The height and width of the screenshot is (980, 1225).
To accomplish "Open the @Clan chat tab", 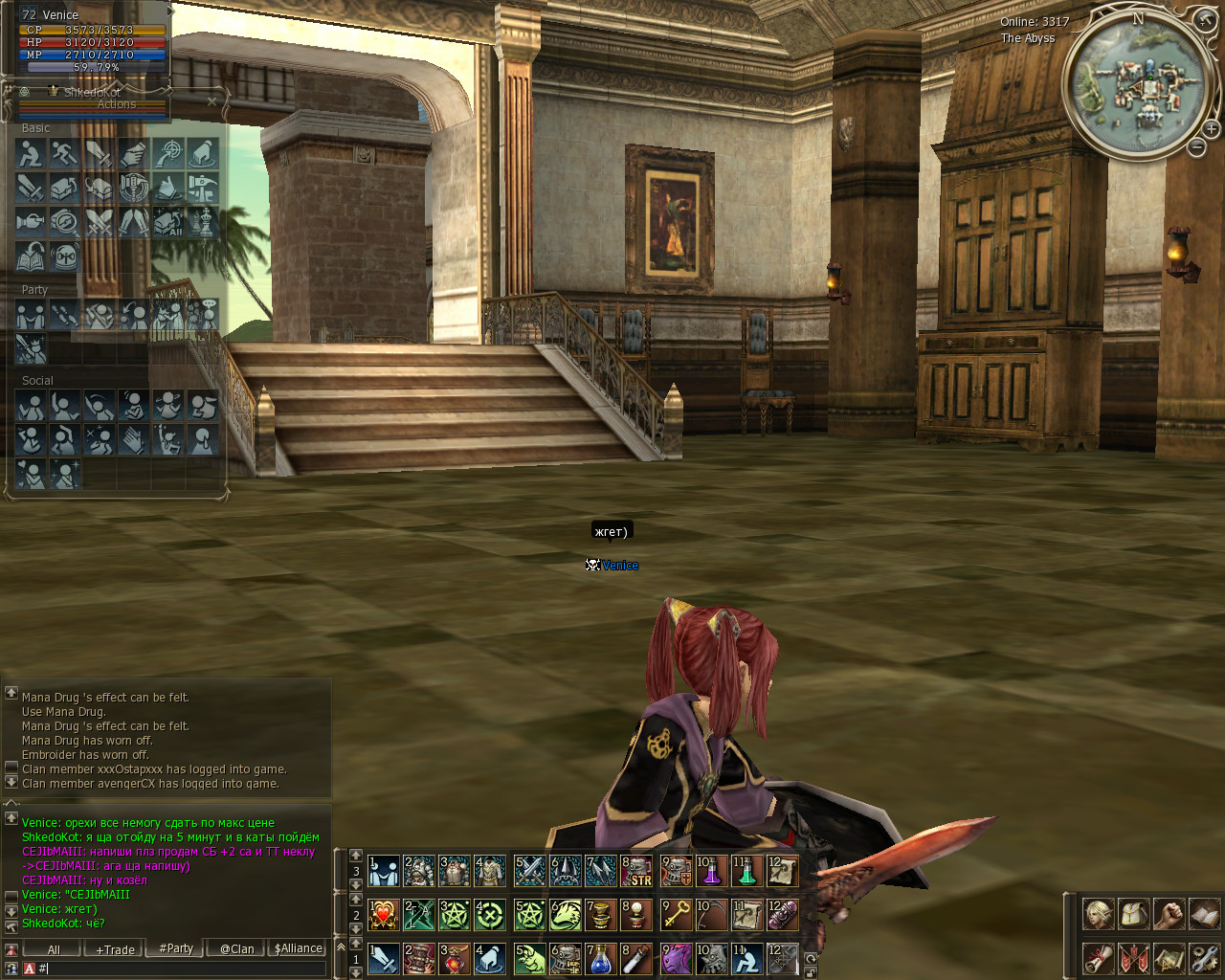I will 236,949.
